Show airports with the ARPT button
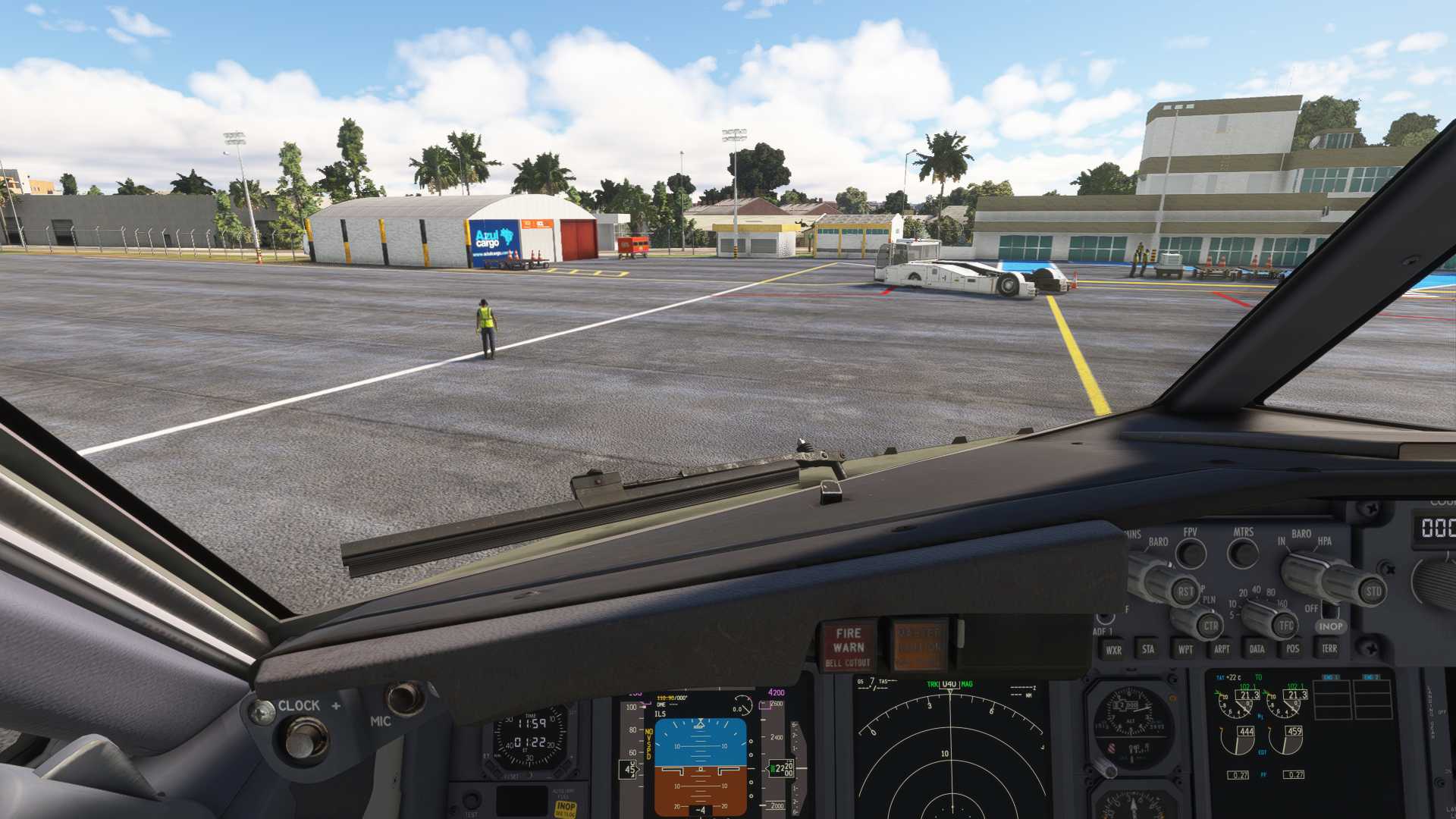 click(1221, 649)
